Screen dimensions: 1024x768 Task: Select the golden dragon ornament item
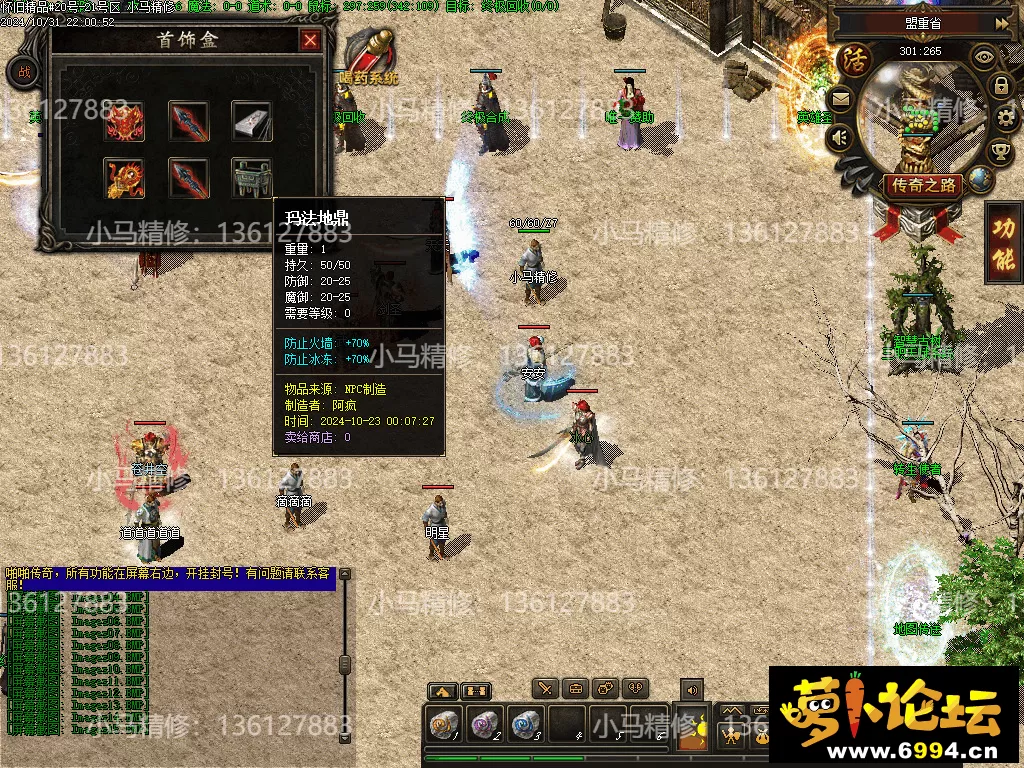point(125,178)
